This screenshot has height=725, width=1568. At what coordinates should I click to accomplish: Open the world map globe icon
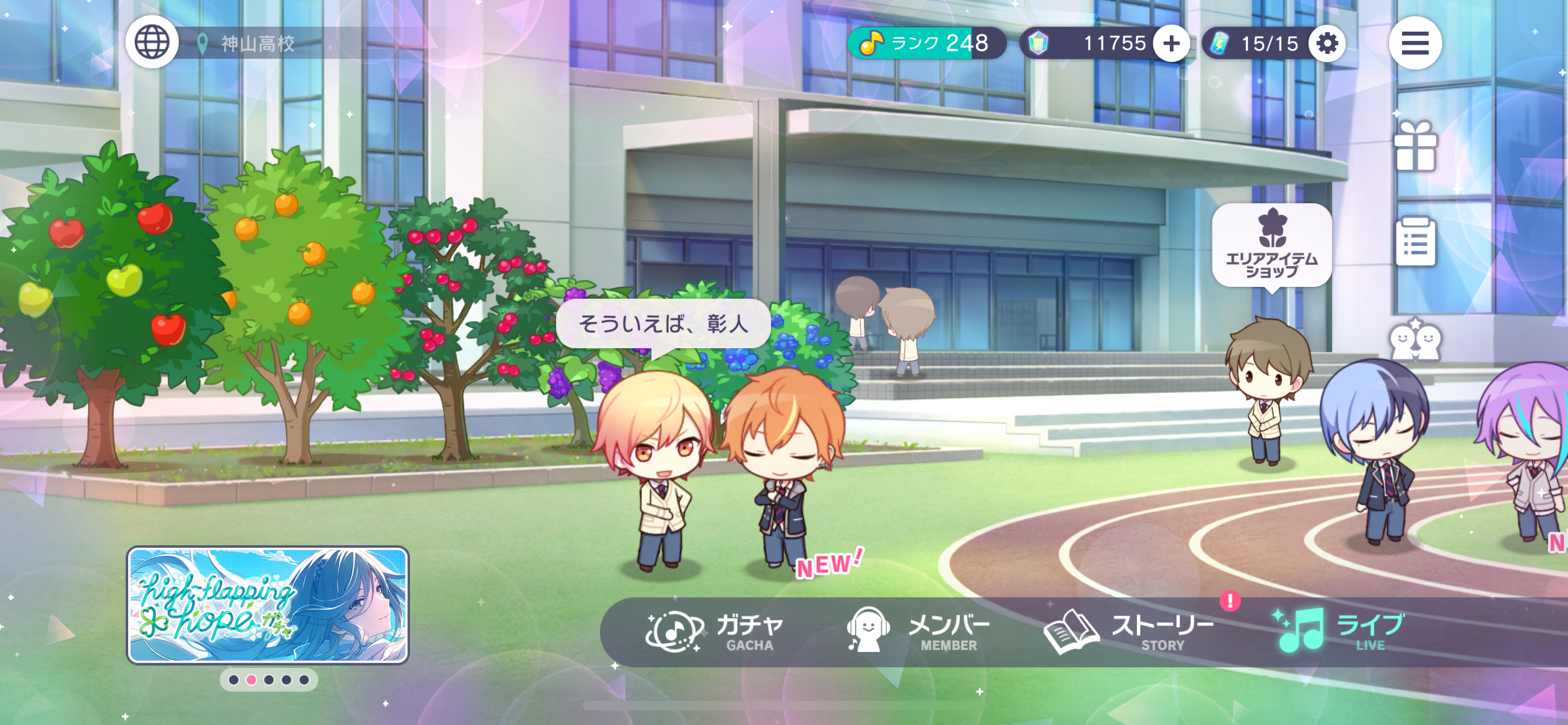tap(152, 43)
